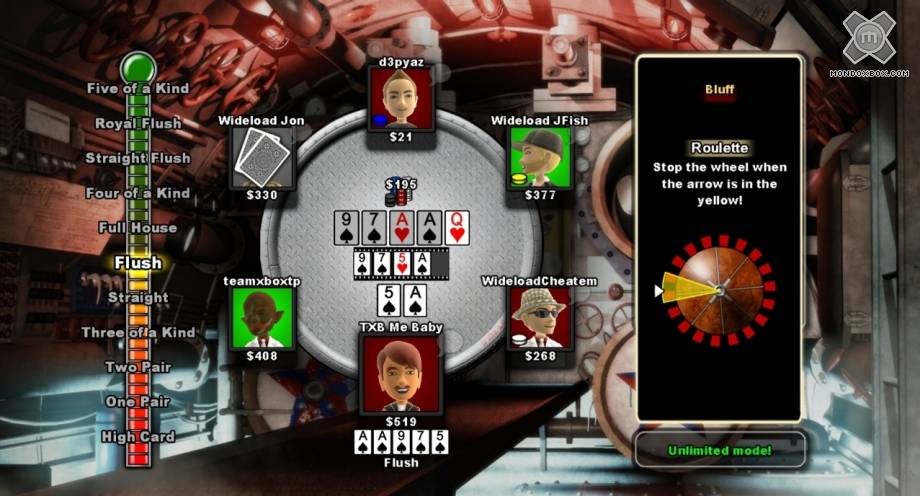This screenshot has height=496, width=920.
Task: Choose Royal Flush on the hand rankings list
Action: coord(138,123)
